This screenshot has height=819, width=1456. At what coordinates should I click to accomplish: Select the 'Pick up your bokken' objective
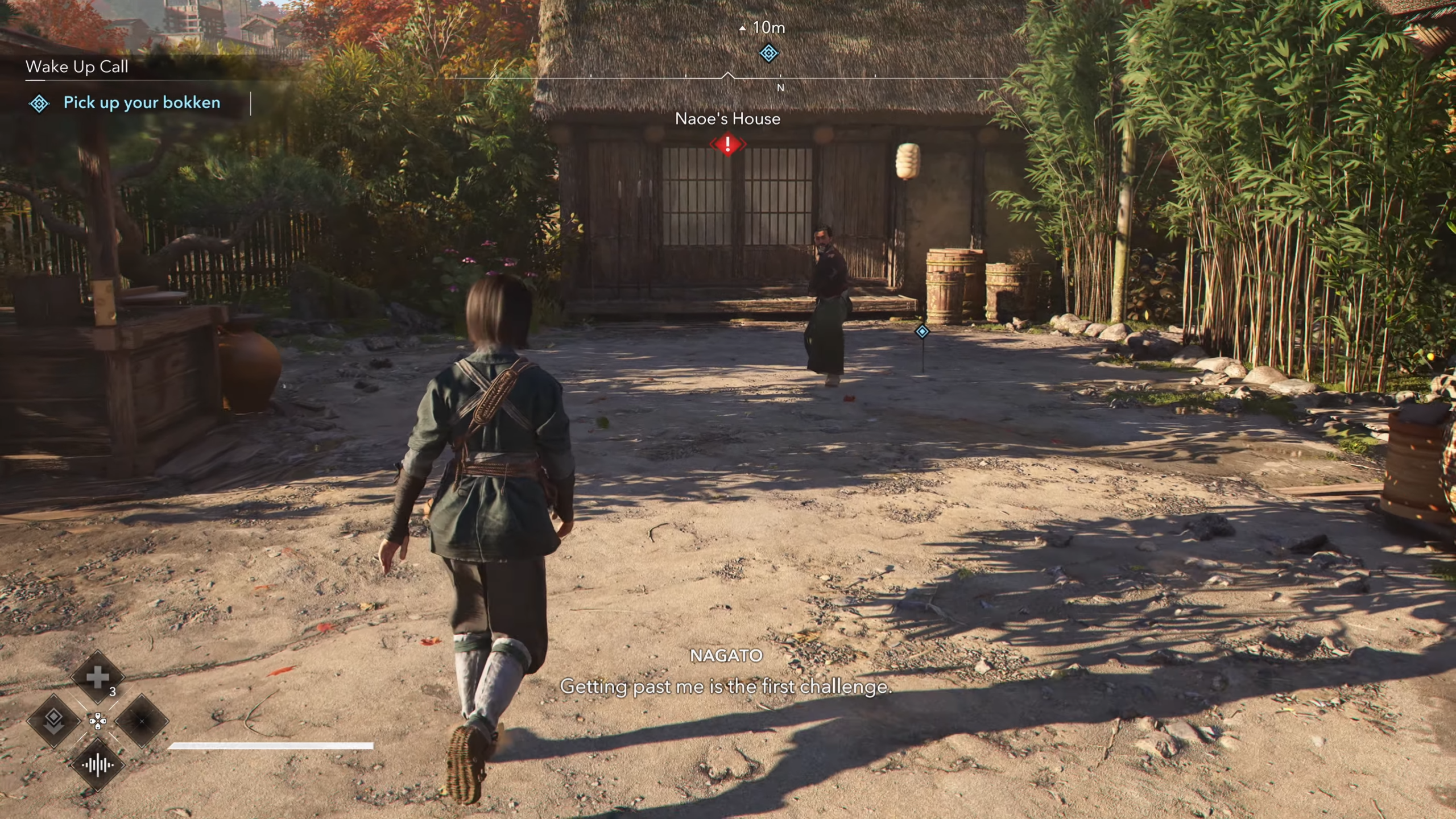tap(142, 103)
